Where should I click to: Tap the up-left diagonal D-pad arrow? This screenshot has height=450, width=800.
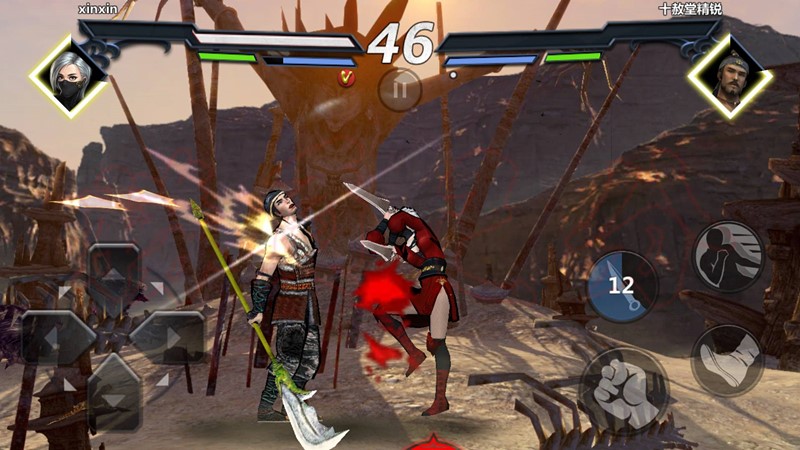coord(66,292)
